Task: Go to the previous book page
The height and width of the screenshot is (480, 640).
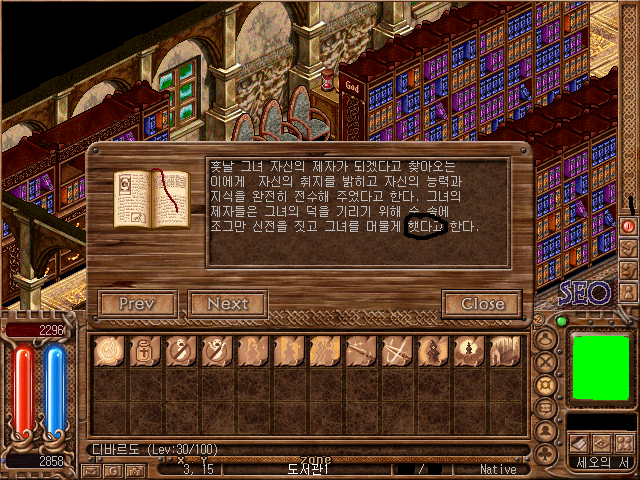Action: pos(138,303)
